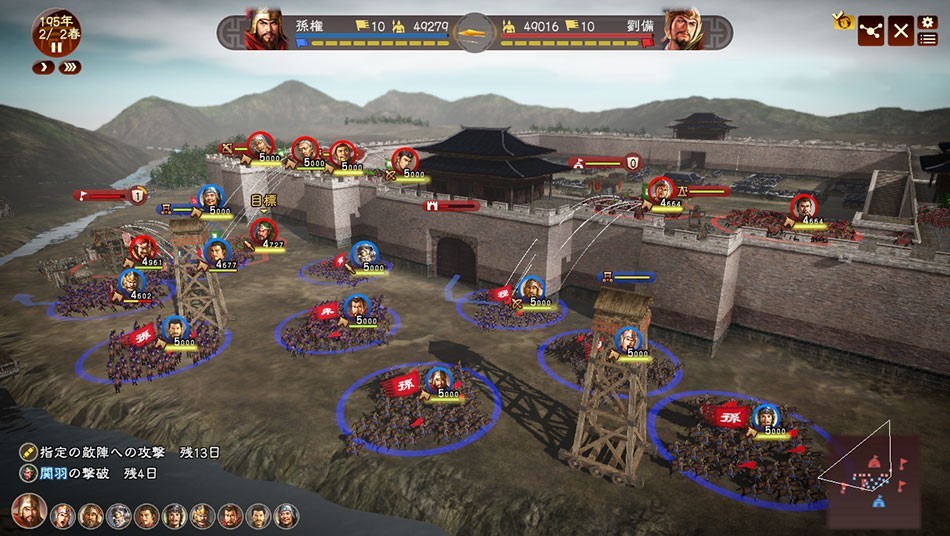Click the X button in top bar

pos(901,31)
